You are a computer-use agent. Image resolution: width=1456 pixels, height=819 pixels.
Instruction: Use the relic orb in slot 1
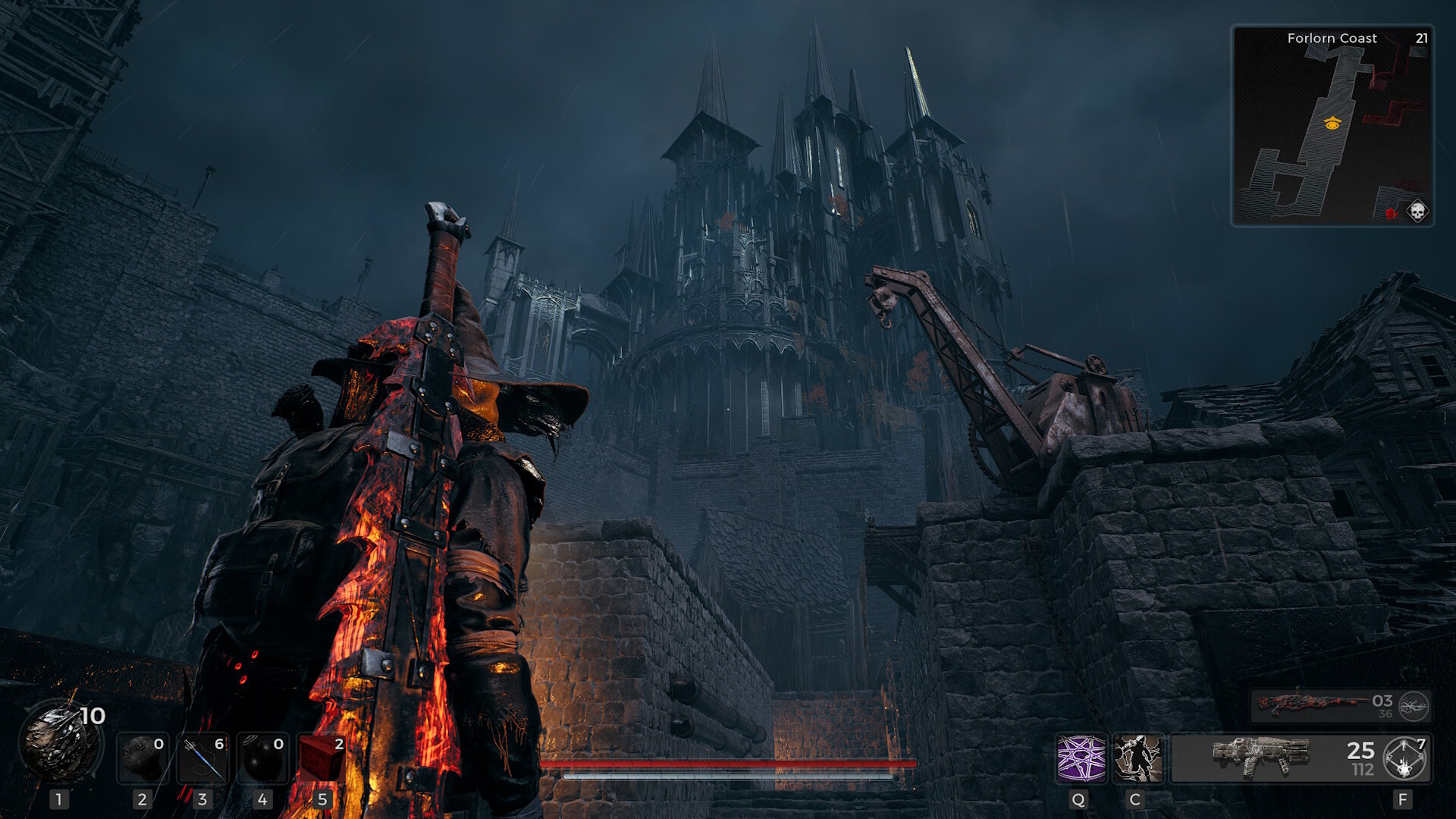[x=61, y=742]
